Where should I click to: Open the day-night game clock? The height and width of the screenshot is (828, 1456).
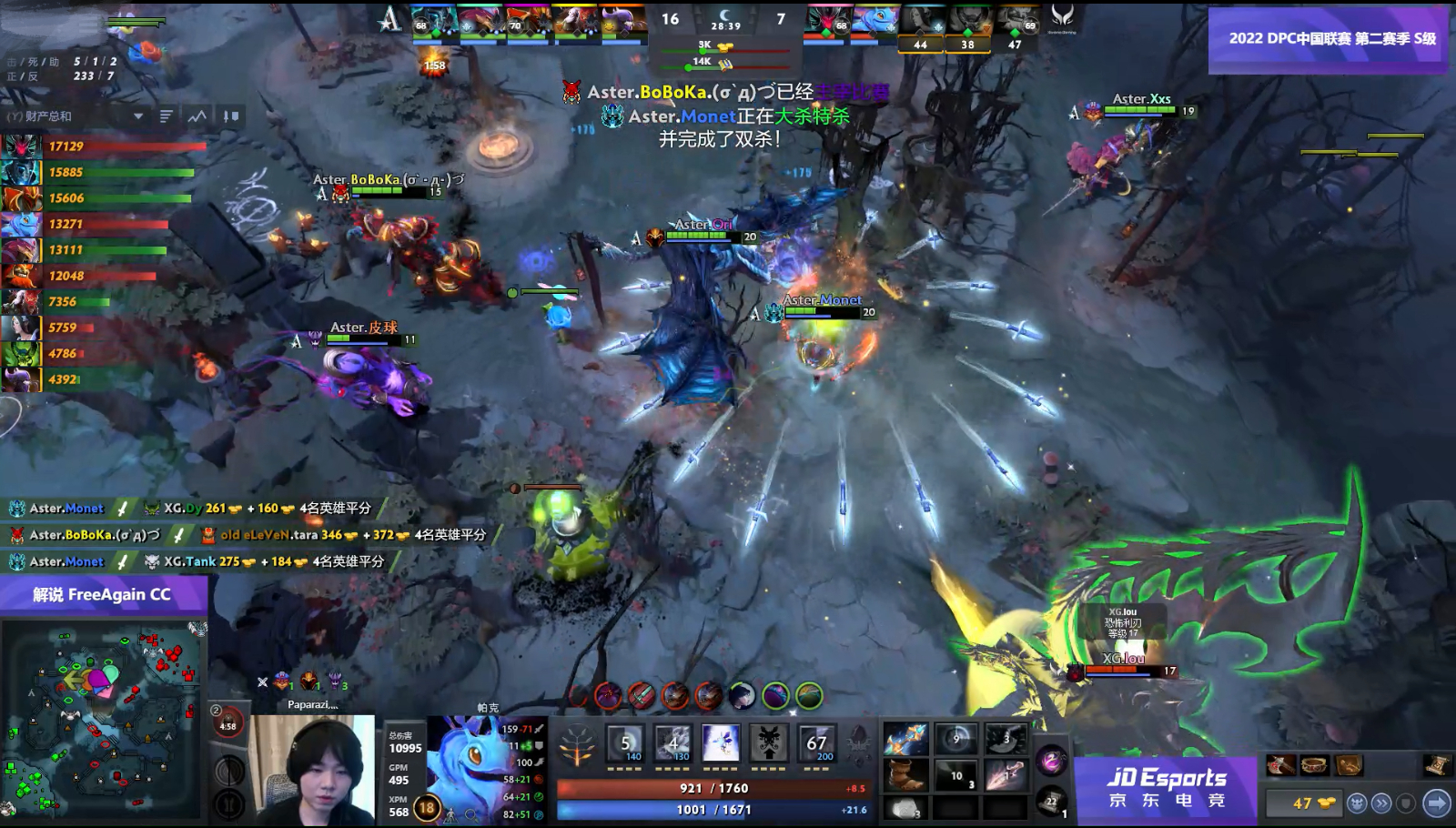[725, 18]
